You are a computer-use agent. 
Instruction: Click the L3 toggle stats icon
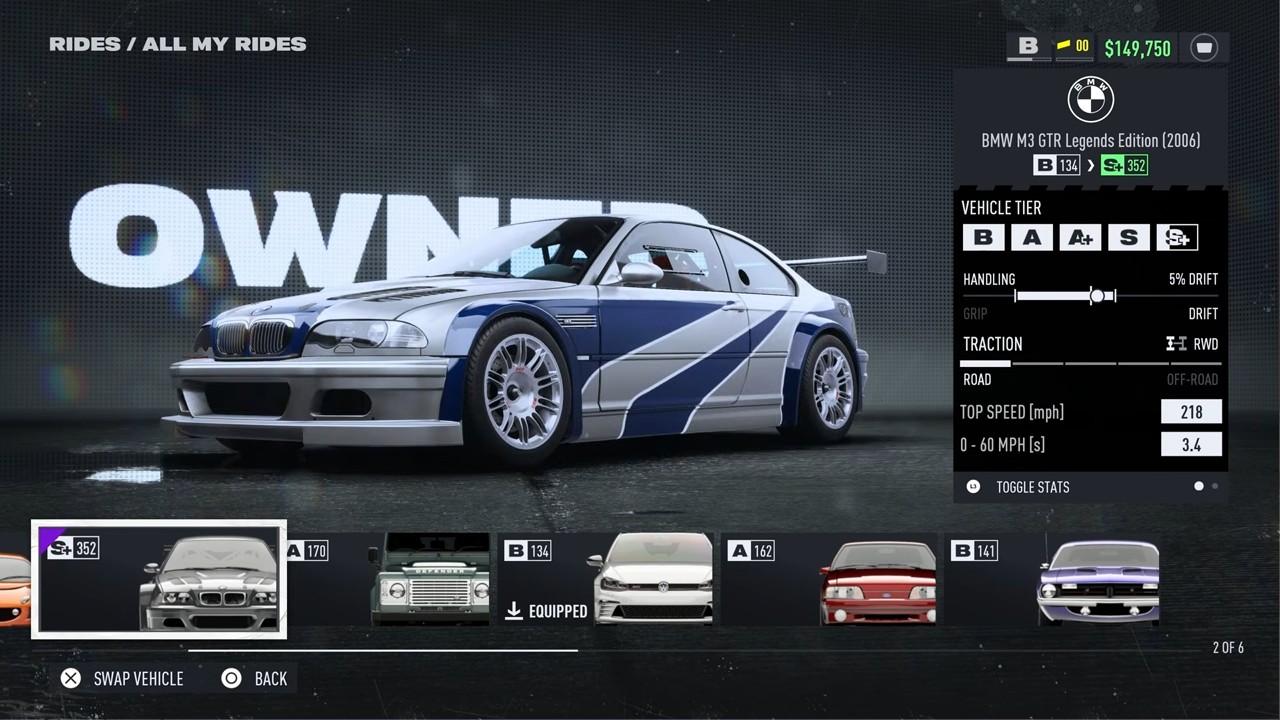pyautogui.click(x=972, y=487)
